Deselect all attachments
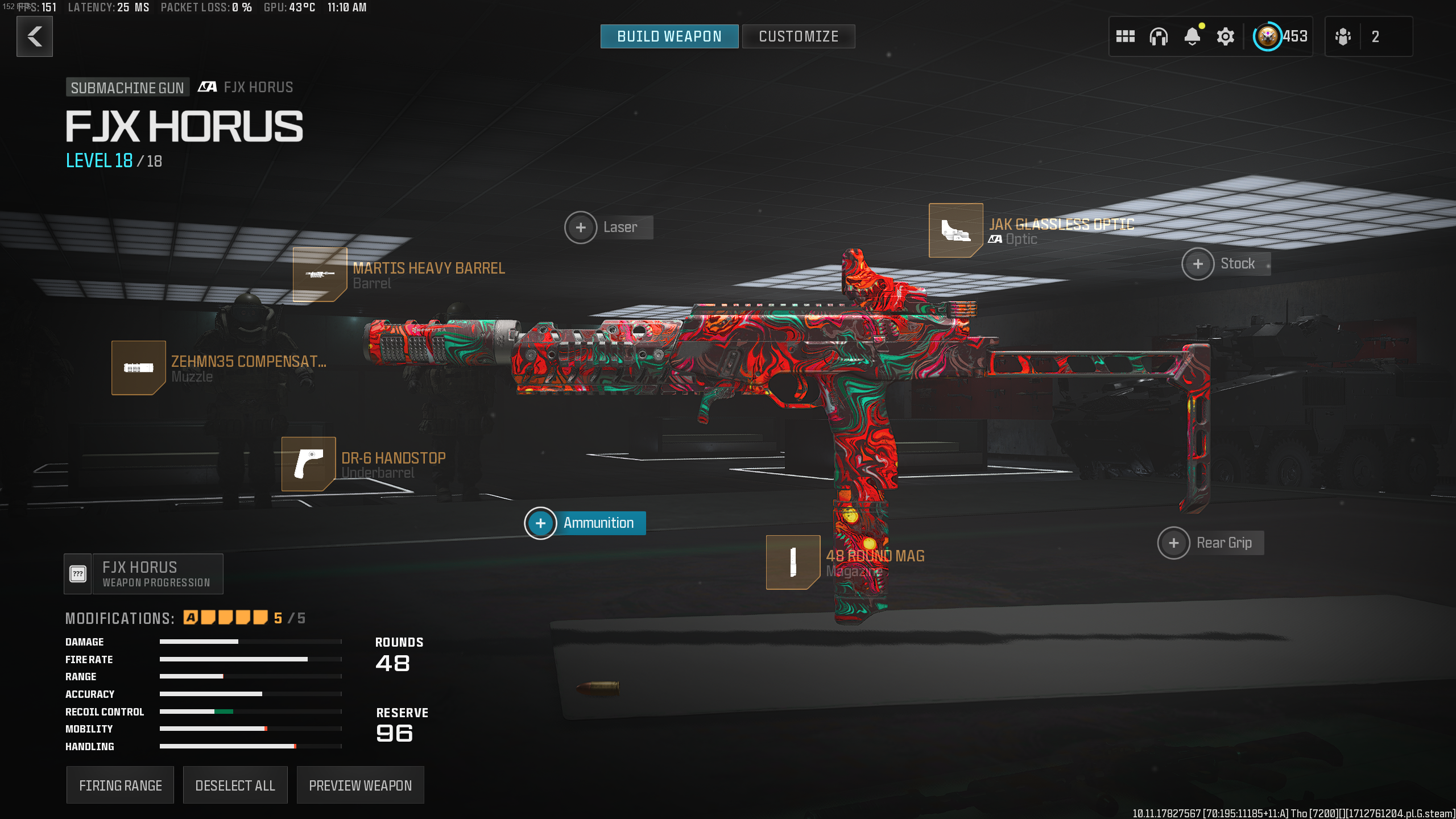Image resolution: width=1456 pixels, height=819 pixels. (235, 785)
